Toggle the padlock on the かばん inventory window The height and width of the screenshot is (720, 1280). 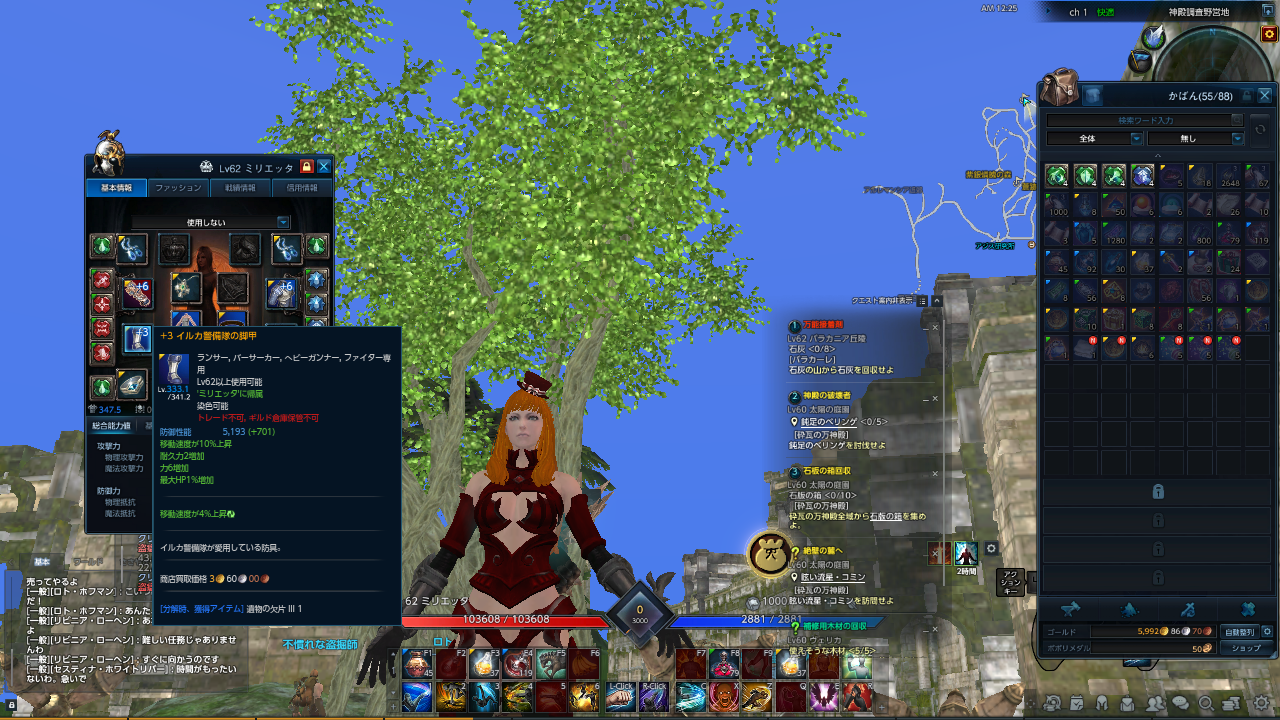click(1247, 94)
